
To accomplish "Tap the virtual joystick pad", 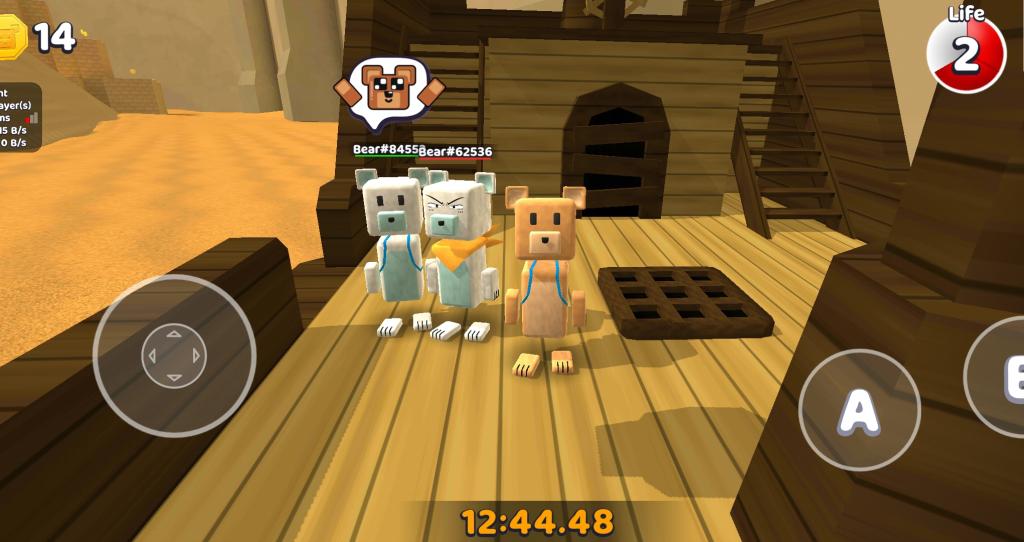I will click(x=174, y=355).
